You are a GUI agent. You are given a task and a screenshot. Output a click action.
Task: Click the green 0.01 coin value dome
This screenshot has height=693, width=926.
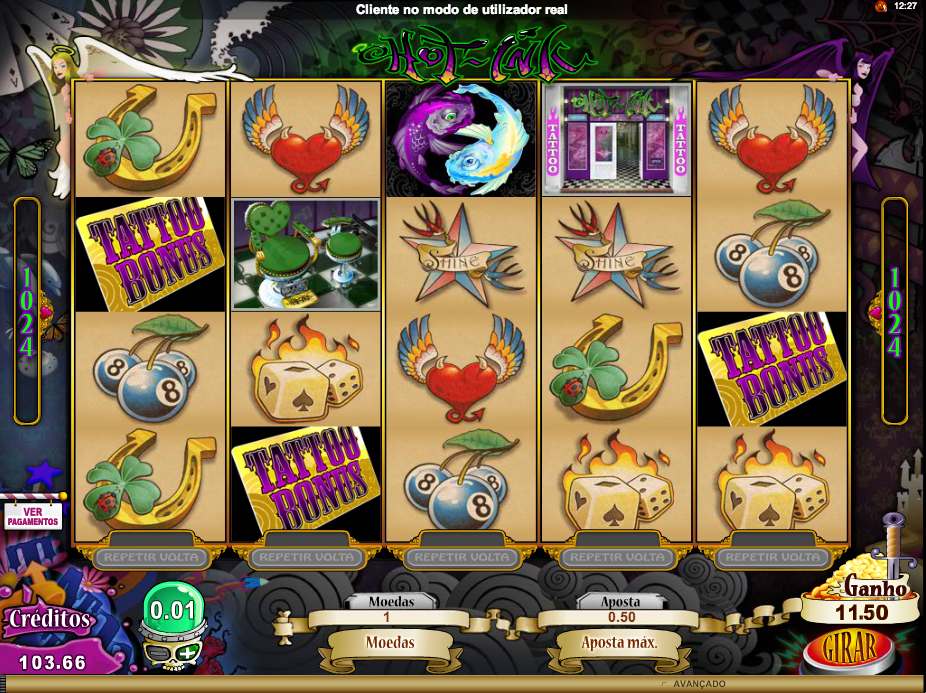(x=172, y=606)
